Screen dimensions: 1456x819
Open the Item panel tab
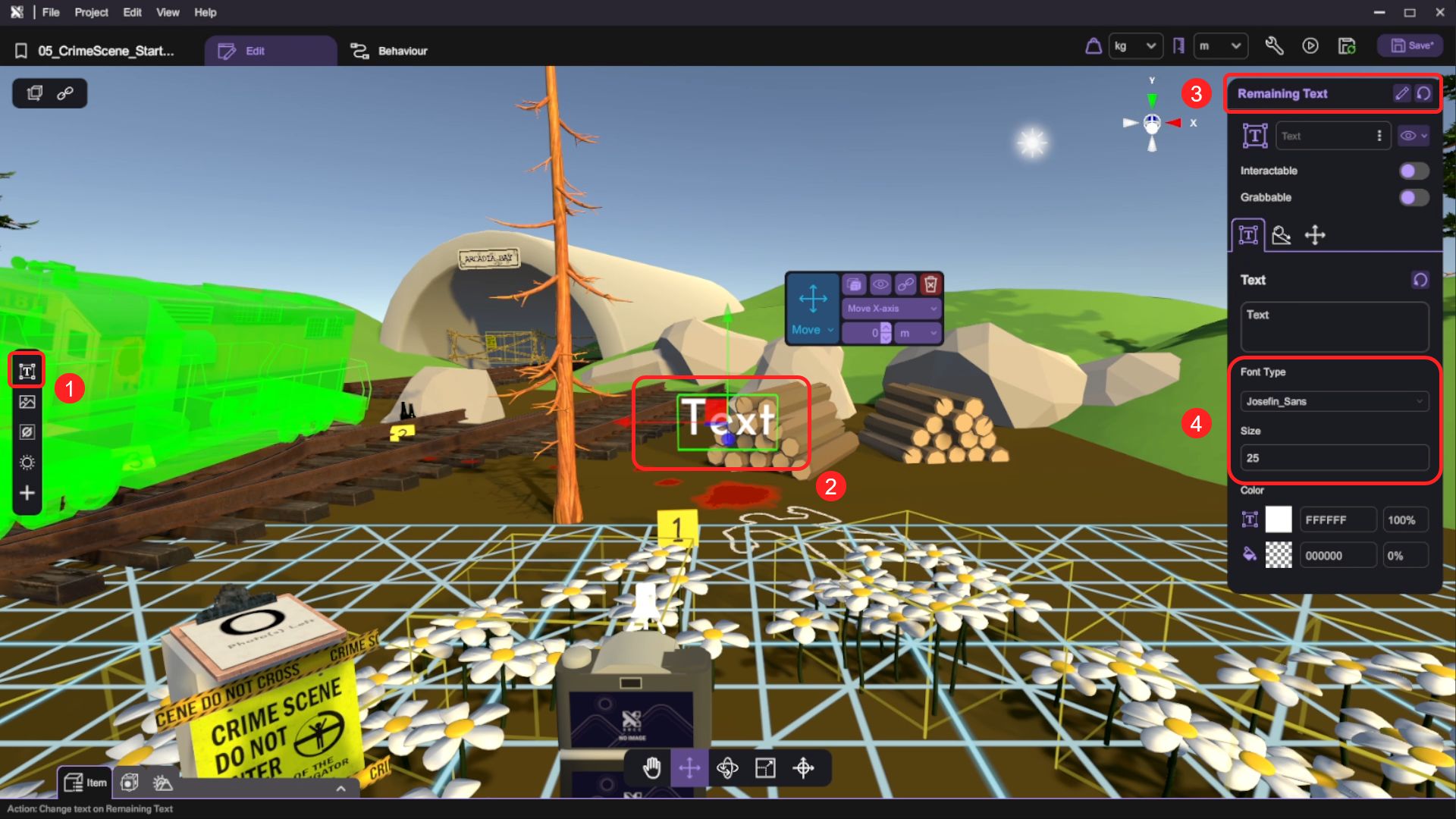click(85, 783)
